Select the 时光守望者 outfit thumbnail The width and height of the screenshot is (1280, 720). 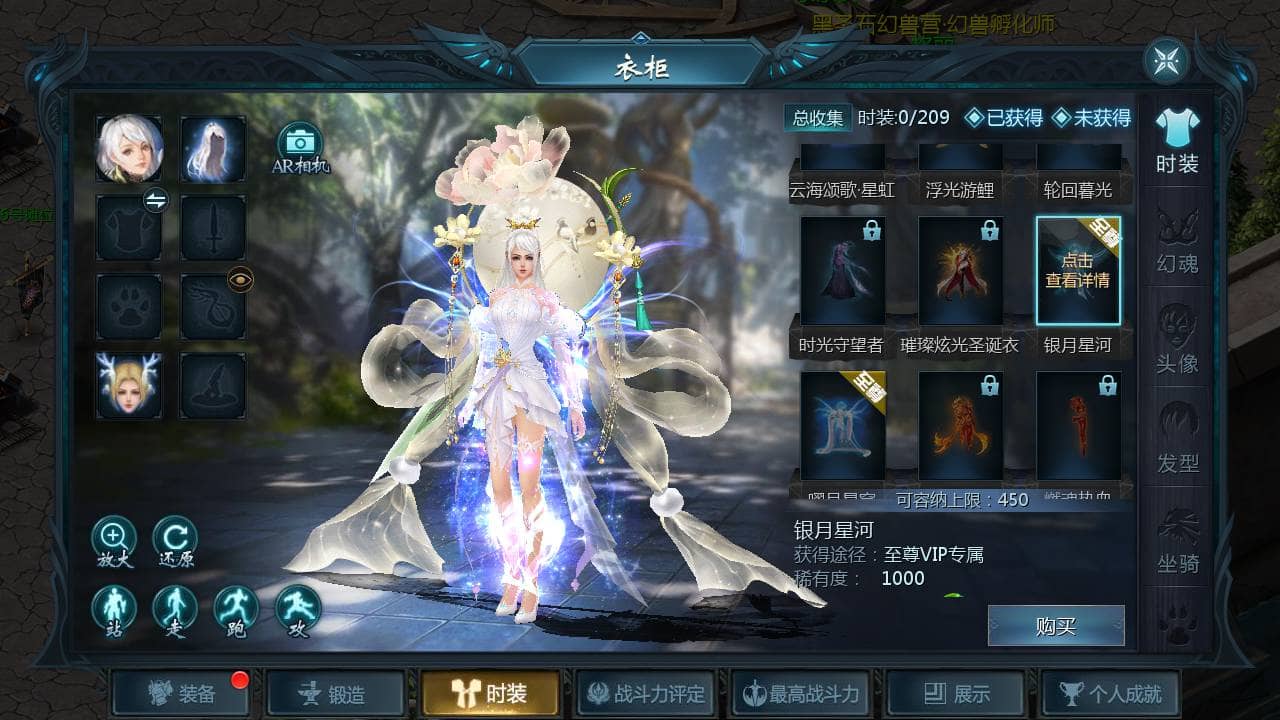click(x=842, y=272)
